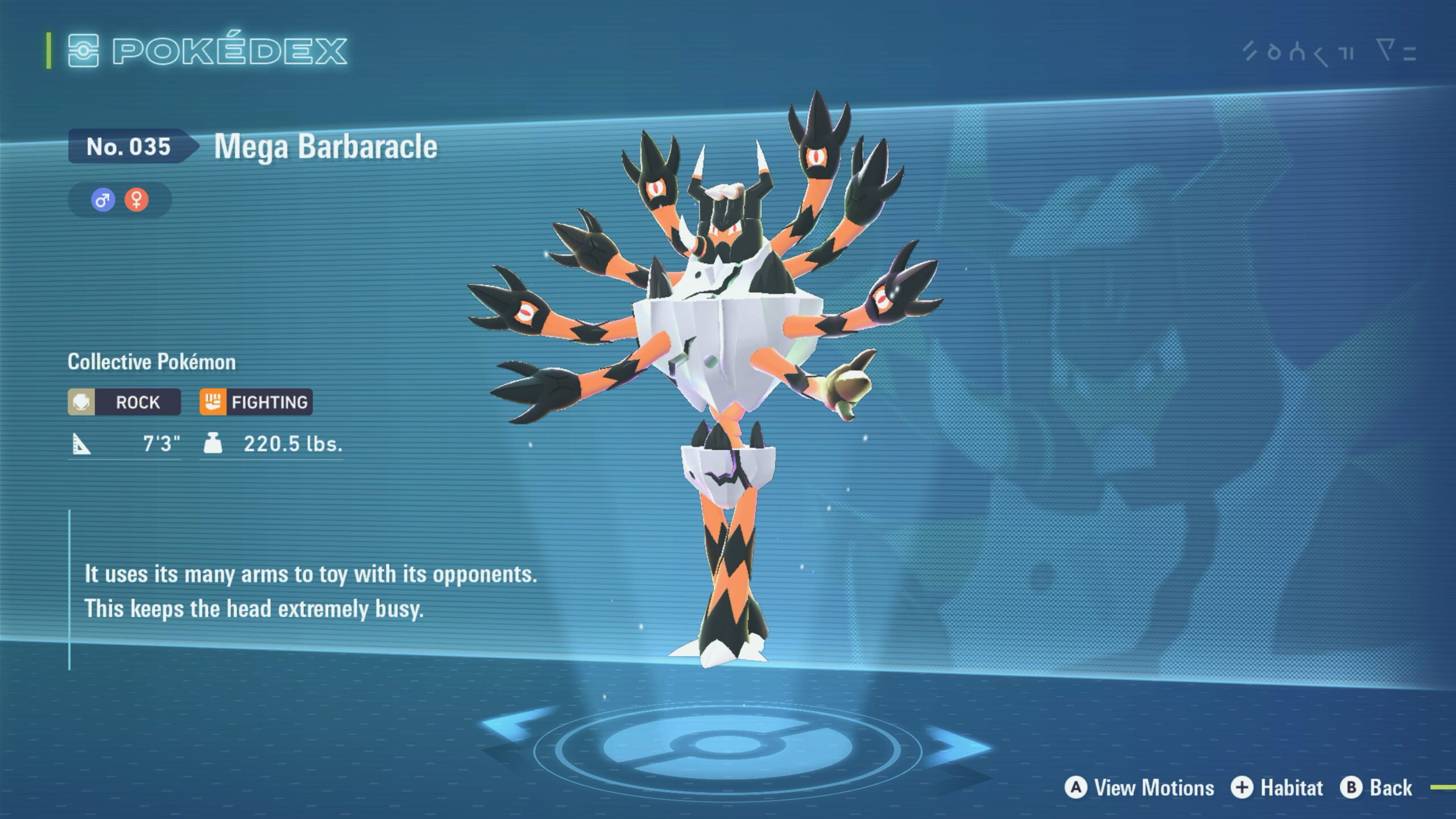This screenshot has width=1456, height=819.
Task: Show the female form
Action: [x=136, y=200]
